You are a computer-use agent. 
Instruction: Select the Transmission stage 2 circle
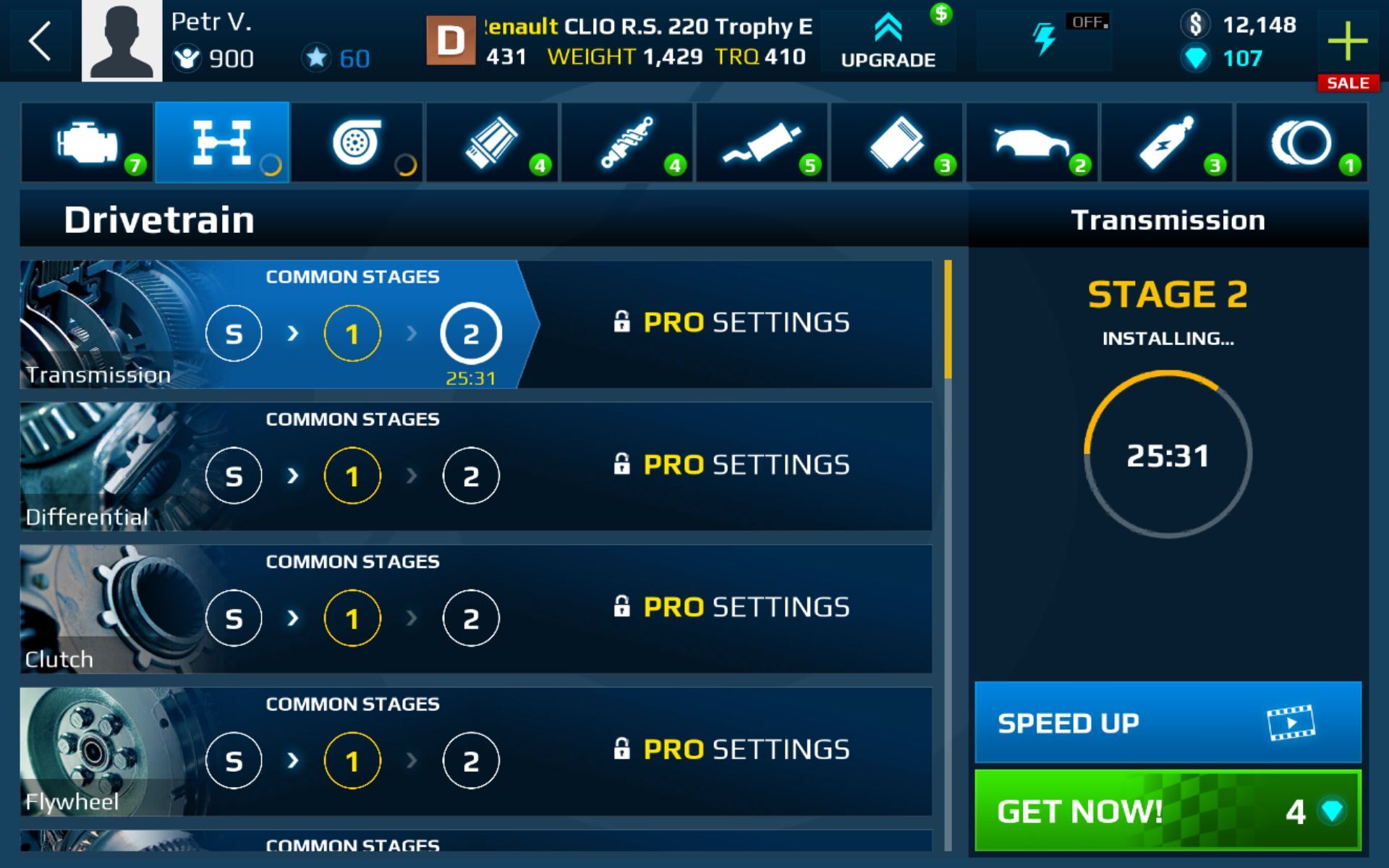point(471,333)
